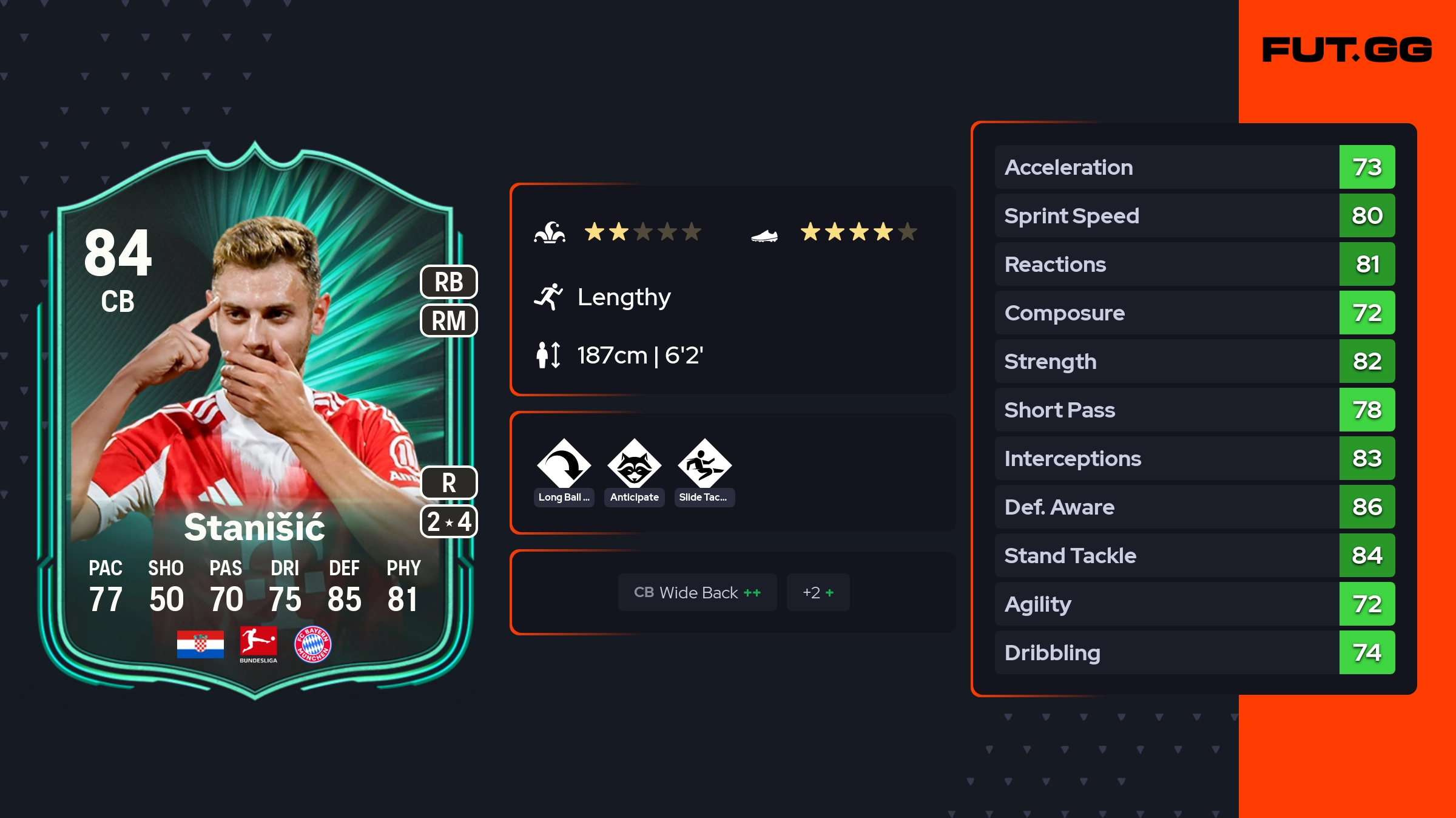Image resolution: width=1456 pixels, height=818 pixels.
Task: Select the RB alternate position badge
Action: pos(449,282)
